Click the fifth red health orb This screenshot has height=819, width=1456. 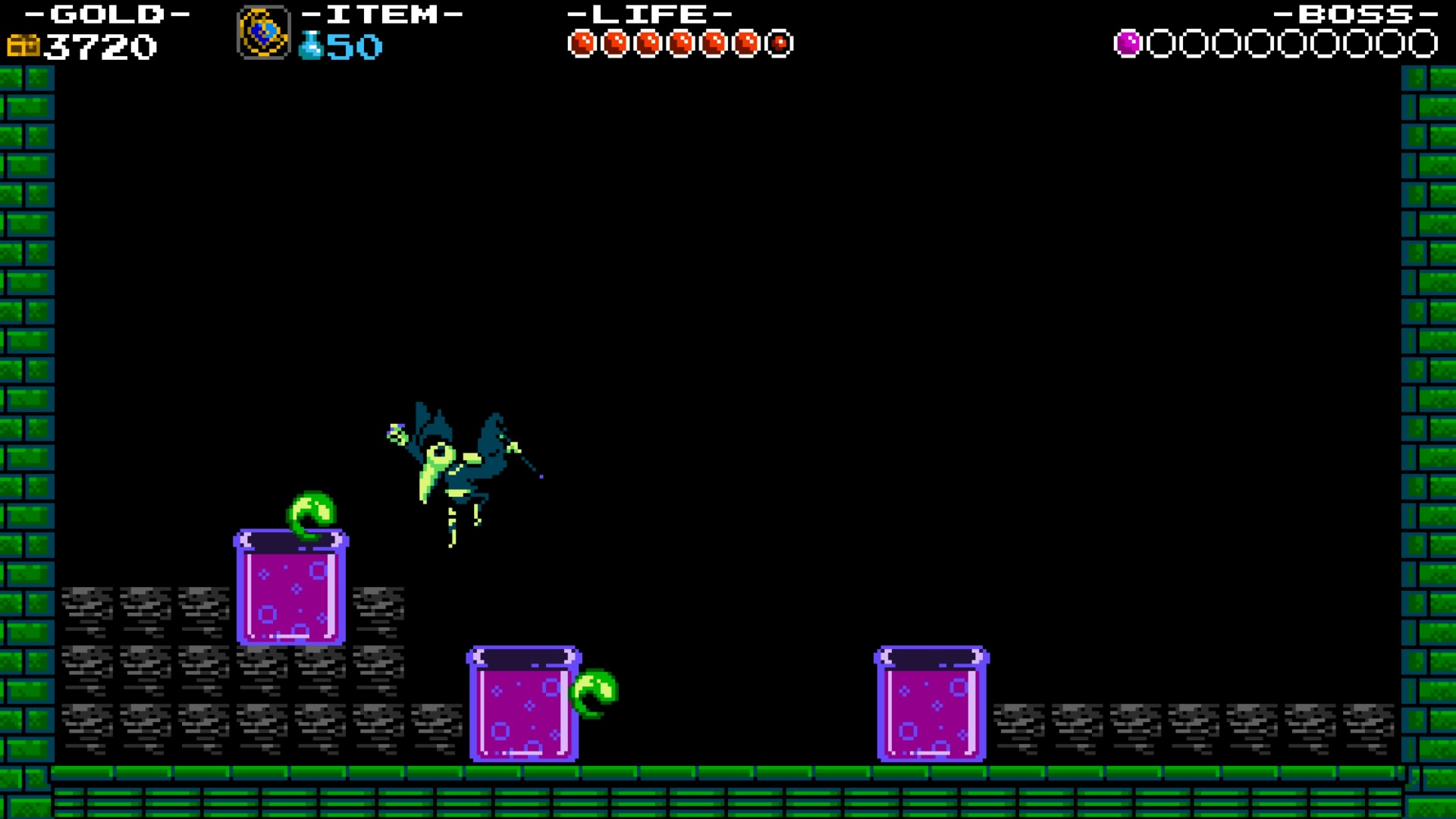tap(713, 42)
